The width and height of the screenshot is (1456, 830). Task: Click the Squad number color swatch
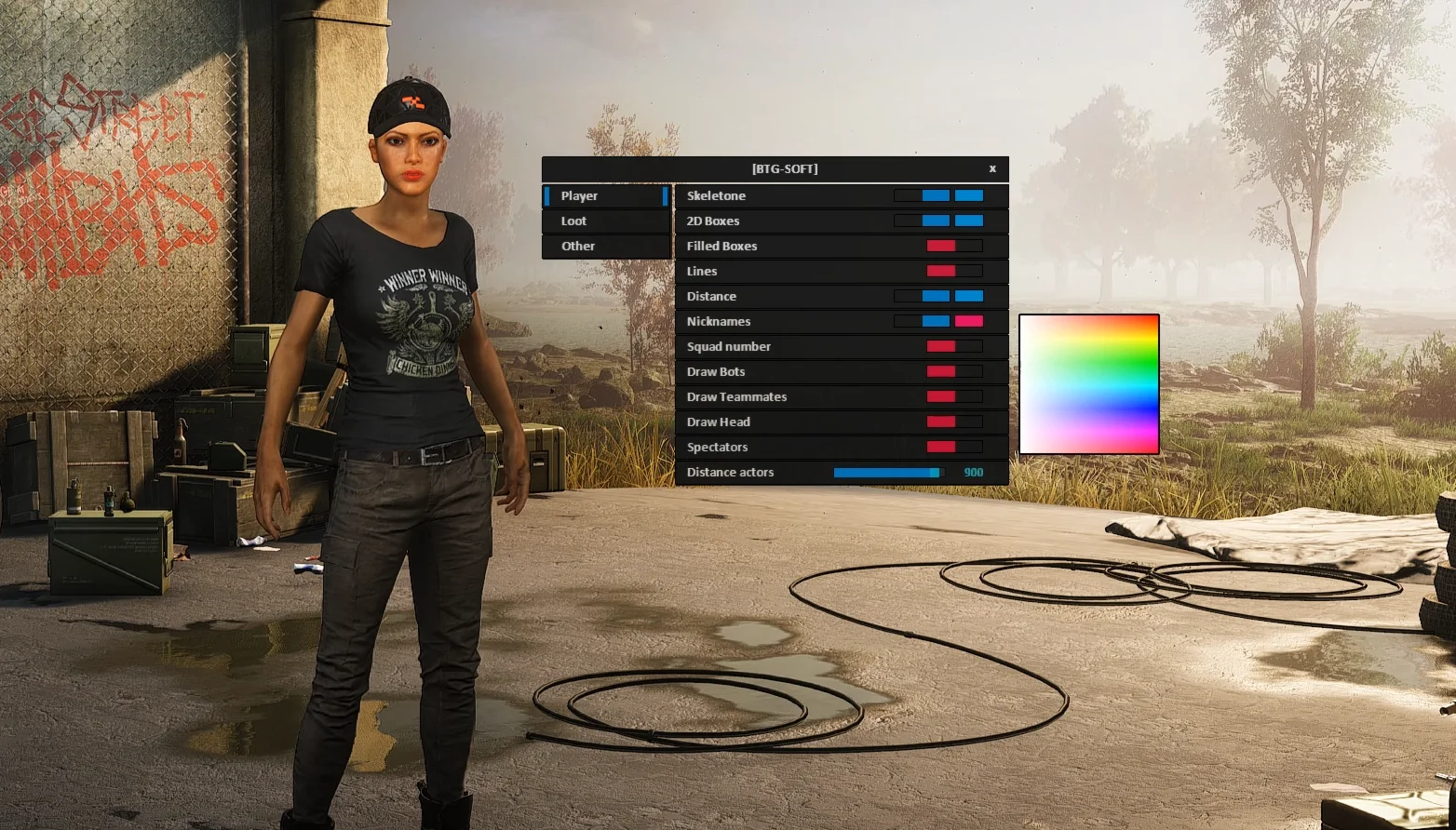tap(941, 346)
